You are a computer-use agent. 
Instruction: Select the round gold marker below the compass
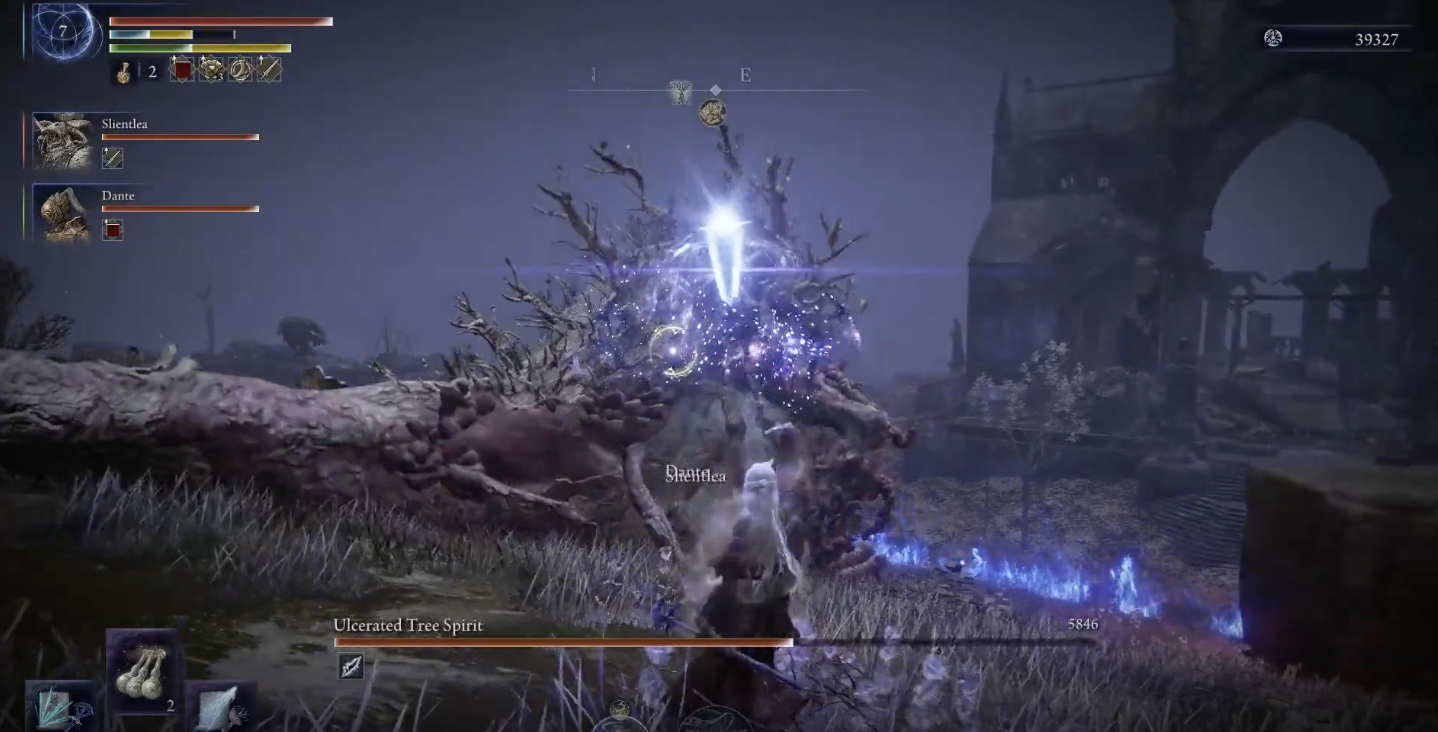(x=712, y=112)
